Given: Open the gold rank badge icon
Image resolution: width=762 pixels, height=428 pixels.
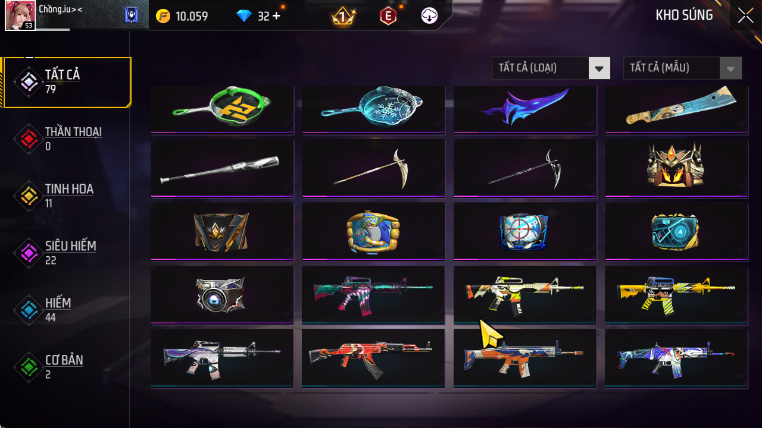Looking at the screenshot, I should click(x=343, y=16).
